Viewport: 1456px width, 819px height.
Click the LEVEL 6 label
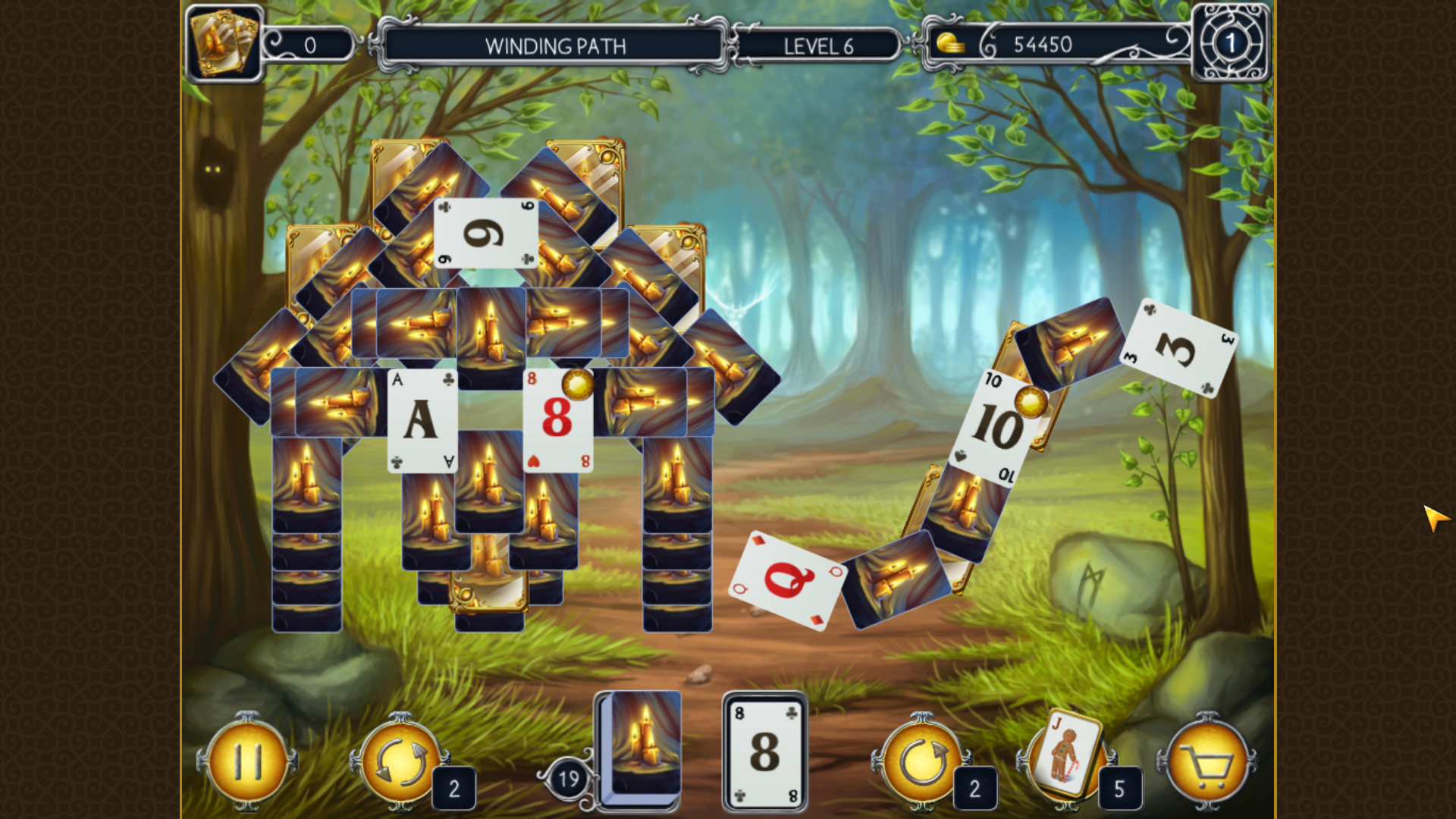click(x=819, y=45)
